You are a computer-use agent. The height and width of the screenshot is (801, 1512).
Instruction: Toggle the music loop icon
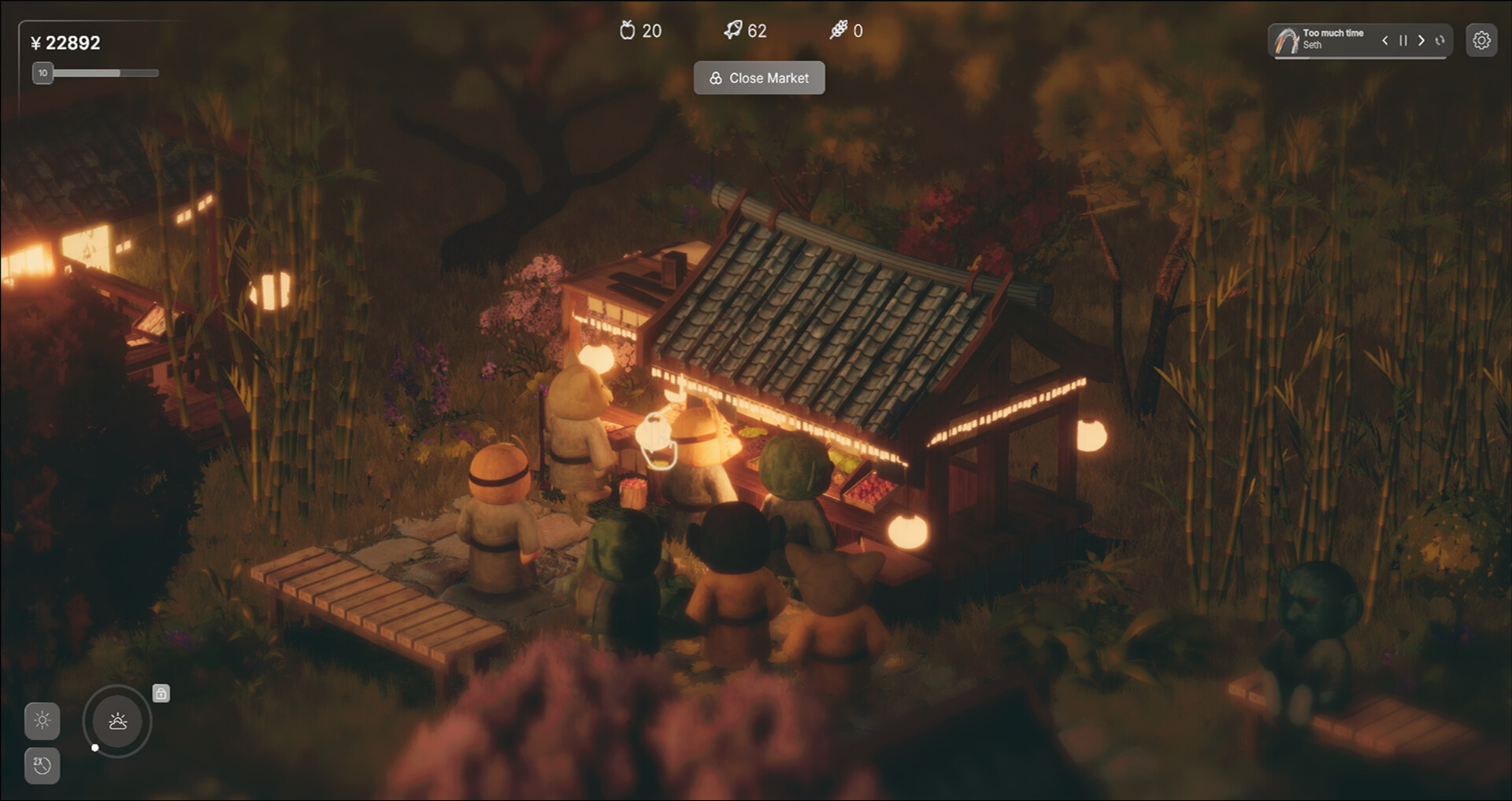coord(1440,40)
